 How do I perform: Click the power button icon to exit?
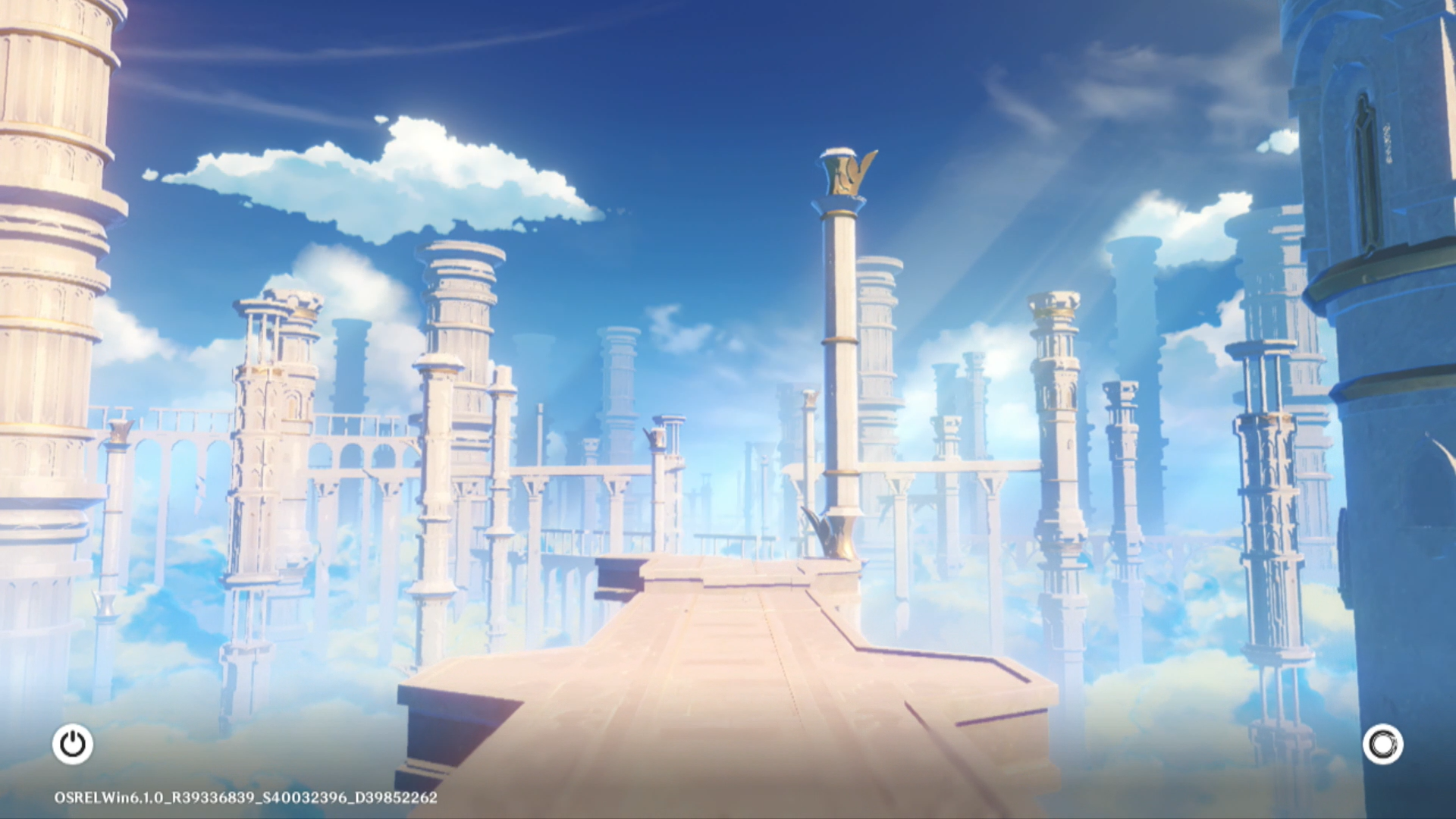(73, 744)
